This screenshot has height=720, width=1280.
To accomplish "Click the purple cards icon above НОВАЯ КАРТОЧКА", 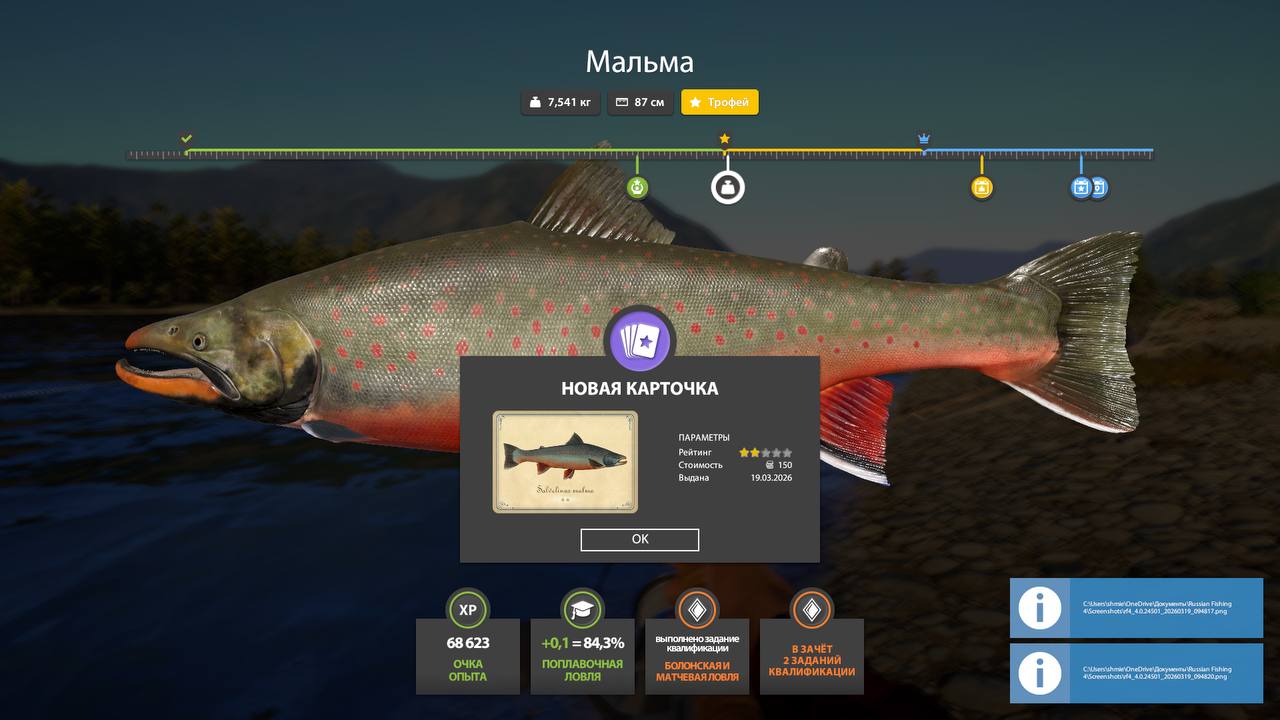I will click(640, 341).
